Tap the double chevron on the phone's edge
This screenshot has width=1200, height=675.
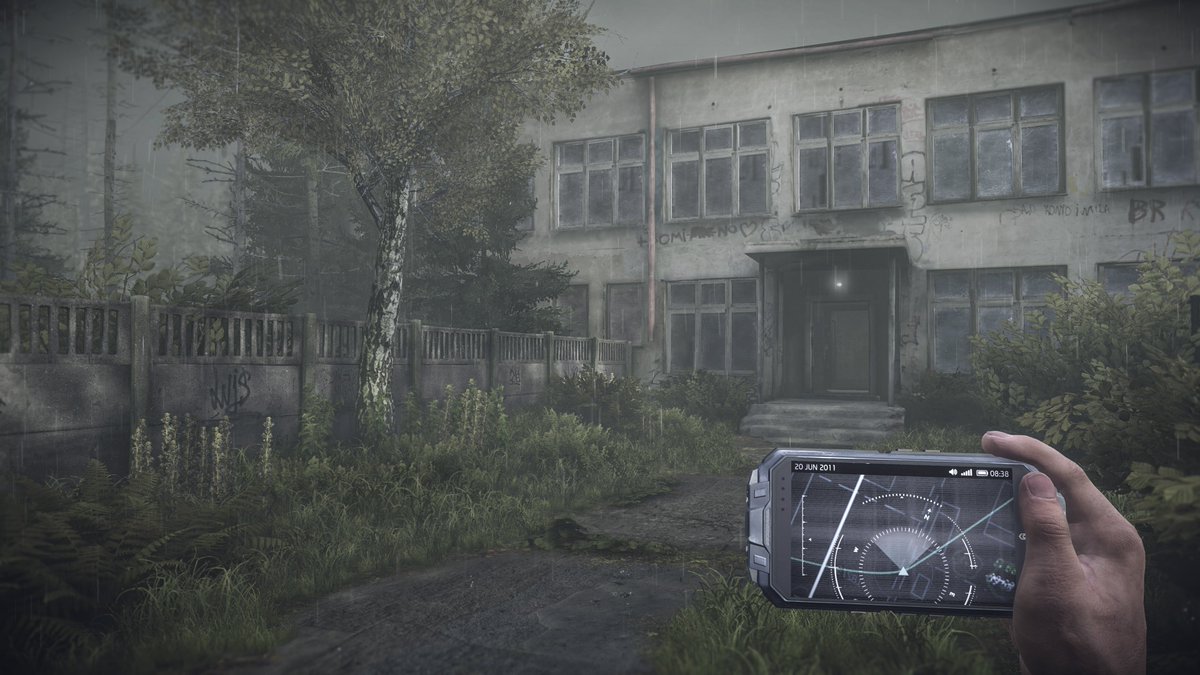pos(1021,537)
